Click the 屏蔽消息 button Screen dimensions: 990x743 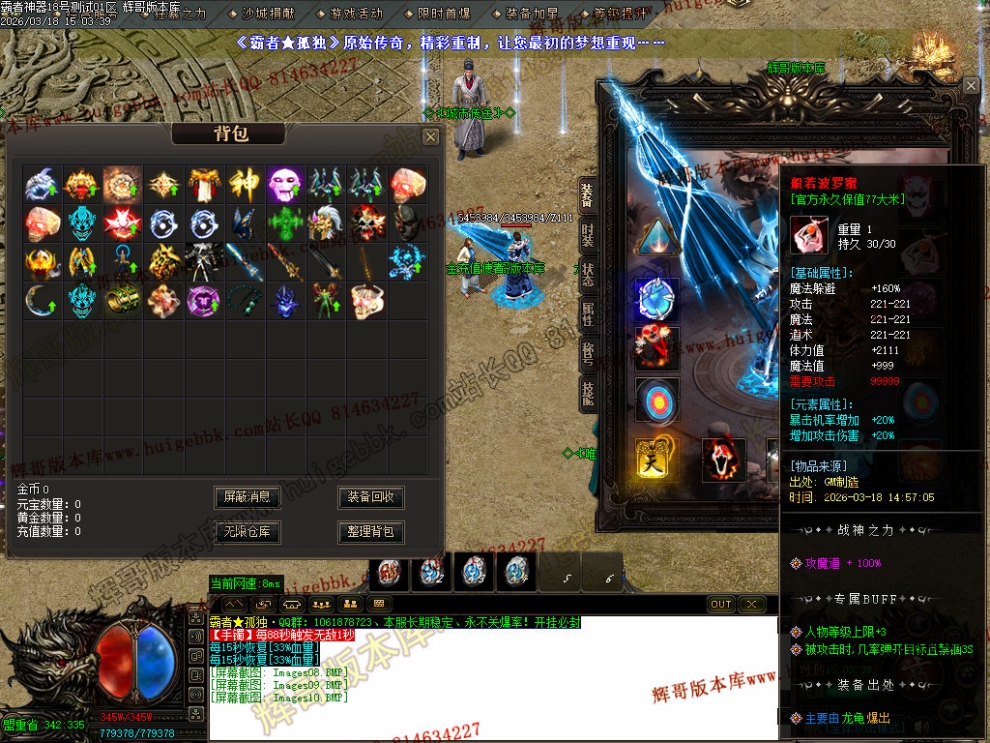[248, 497]
